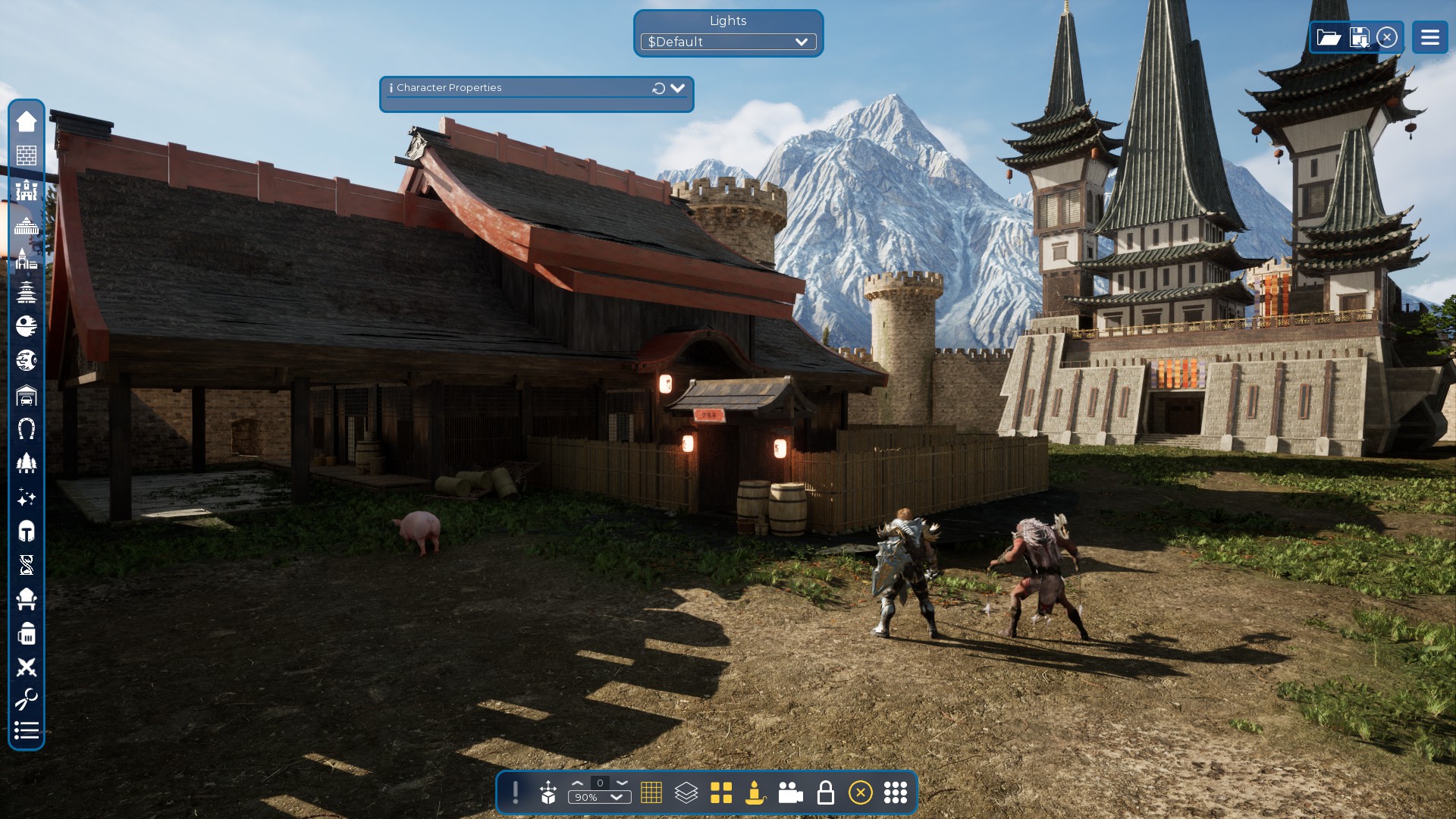Choose the brick wall category
Viewport: 1456px width, 819px height.
pyautogui.click(x=27, y=155)
